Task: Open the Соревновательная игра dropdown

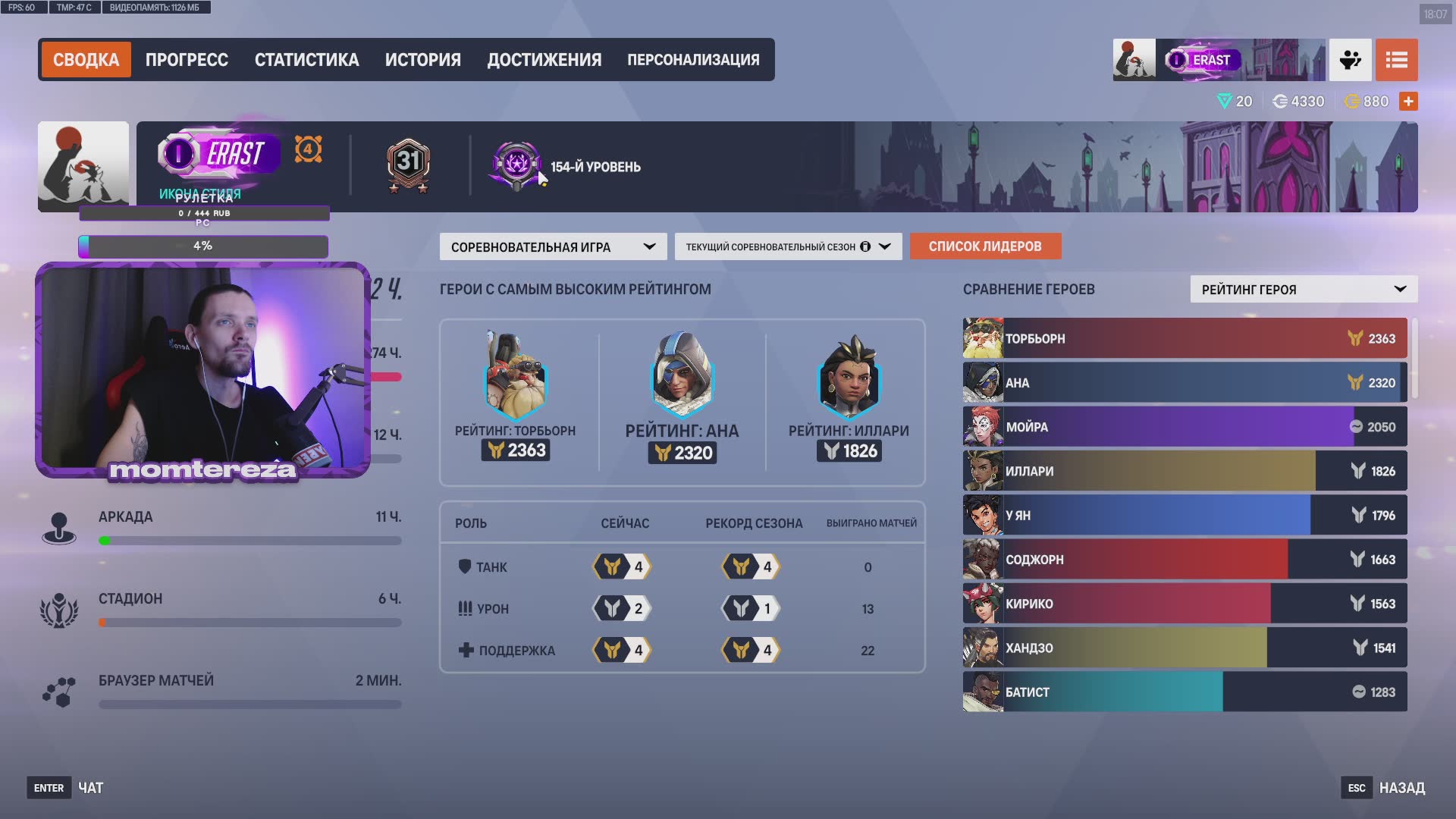Action: (x=553, y=246)
